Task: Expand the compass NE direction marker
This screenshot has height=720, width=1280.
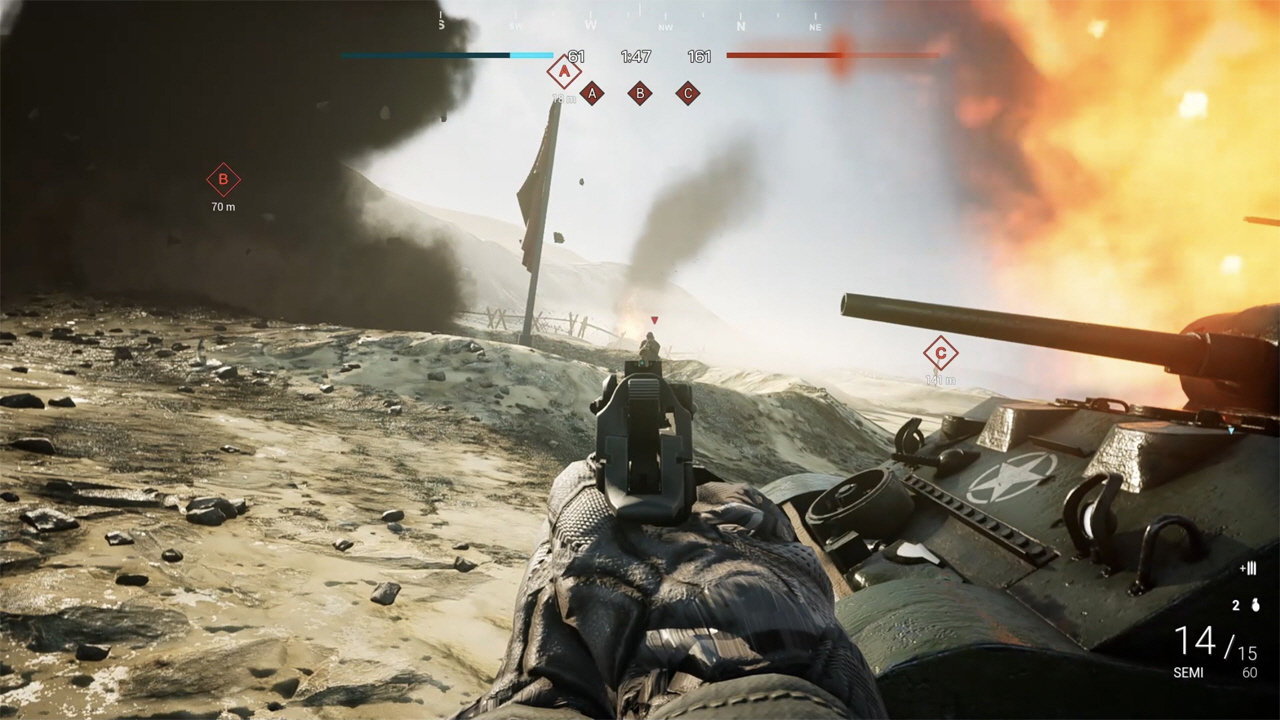Action: coord(815,25)
